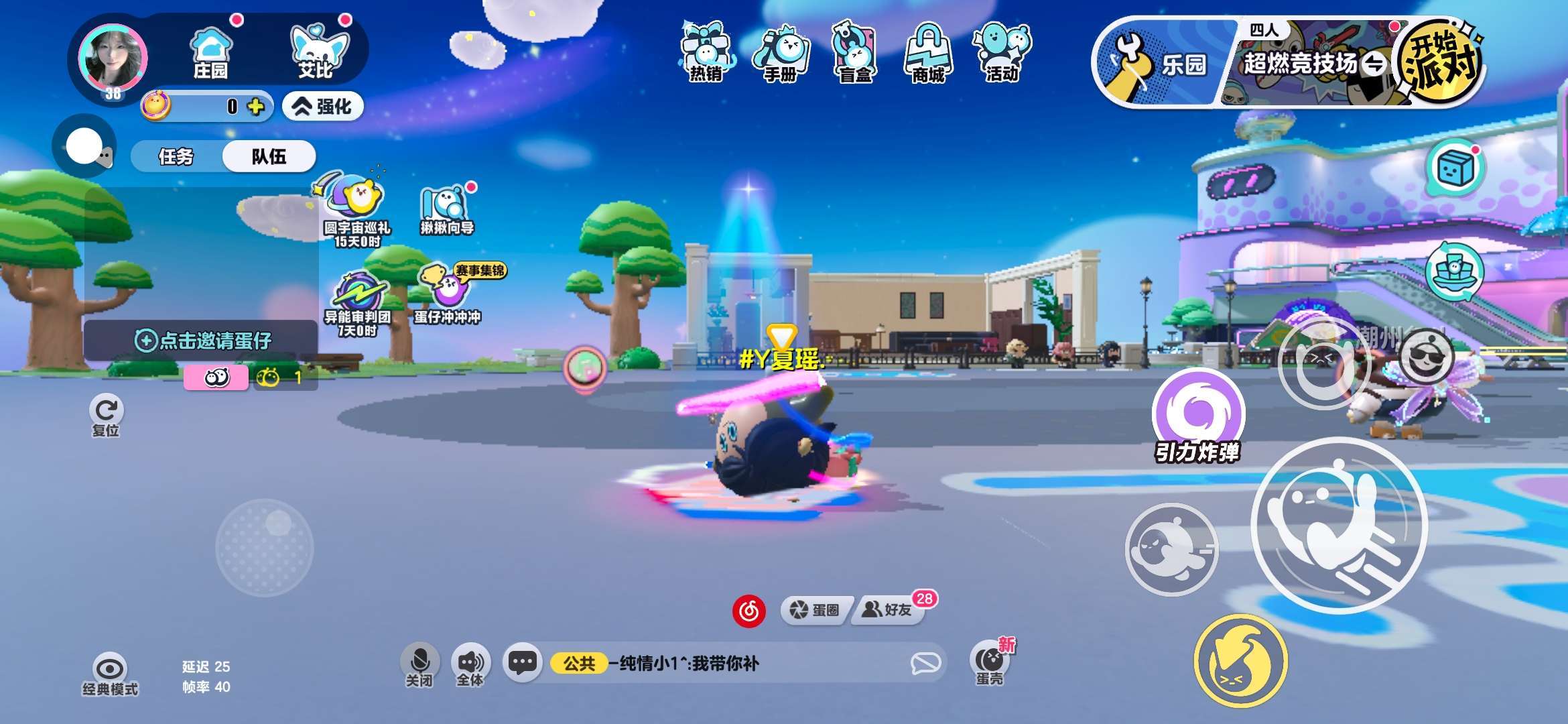
Task: Open the player avatar profile
Action: tap(113, 58)
